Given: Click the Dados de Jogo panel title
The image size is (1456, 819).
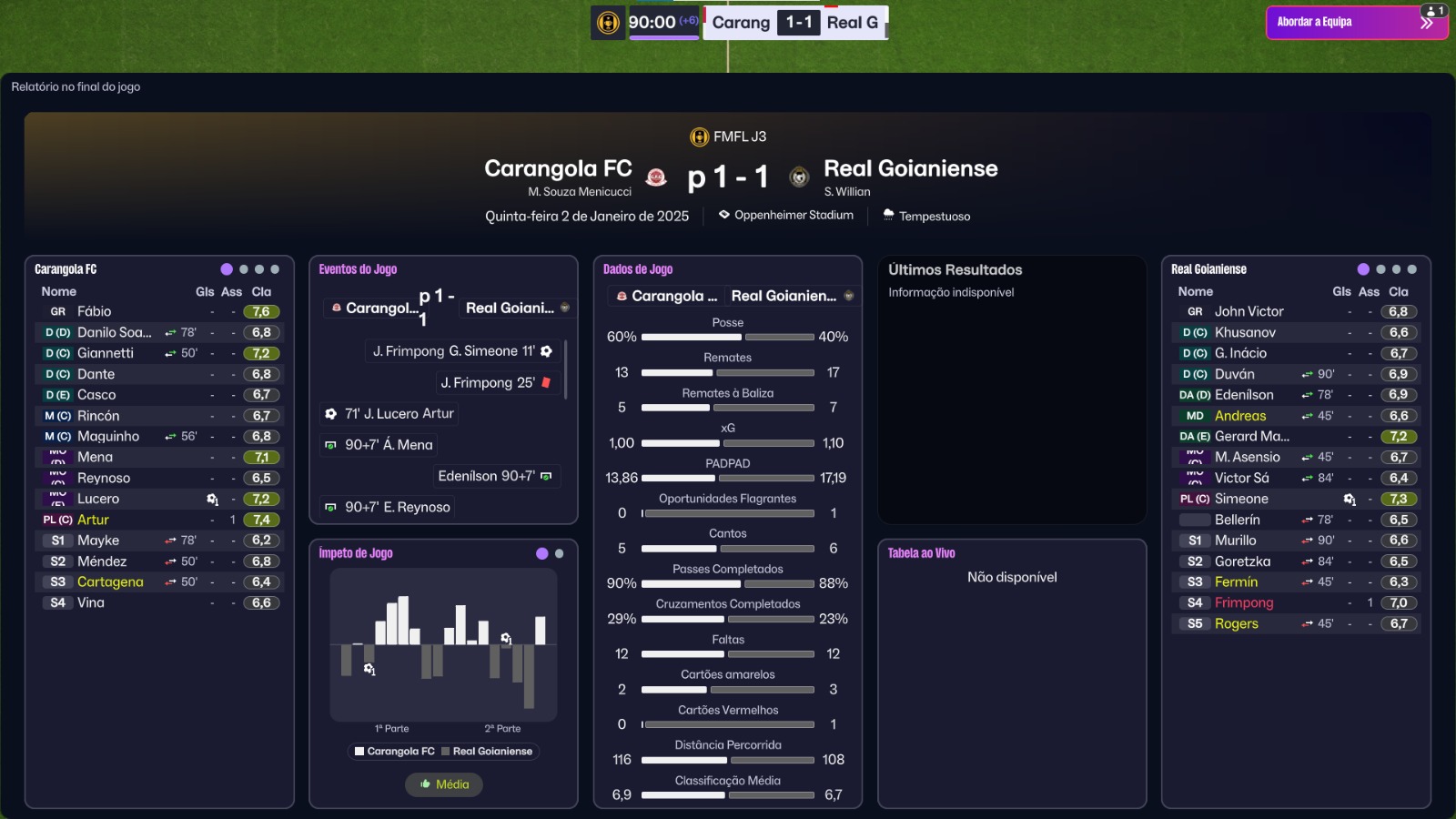Looking at the screenshot, I should (x=638, y=269).
